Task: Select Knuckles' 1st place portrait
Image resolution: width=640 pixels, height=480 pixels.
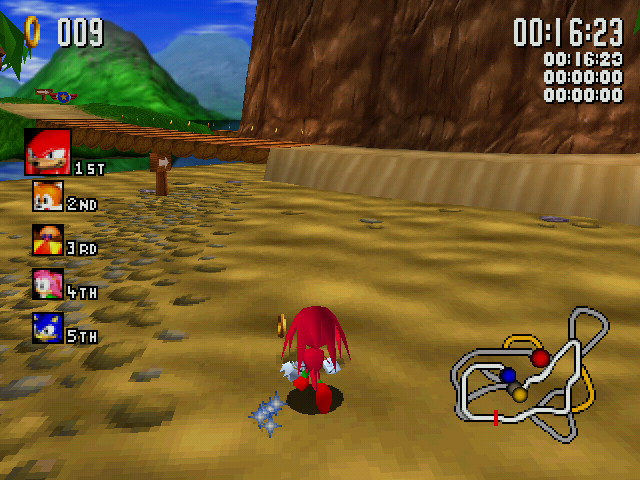Action: pos(48,152)
